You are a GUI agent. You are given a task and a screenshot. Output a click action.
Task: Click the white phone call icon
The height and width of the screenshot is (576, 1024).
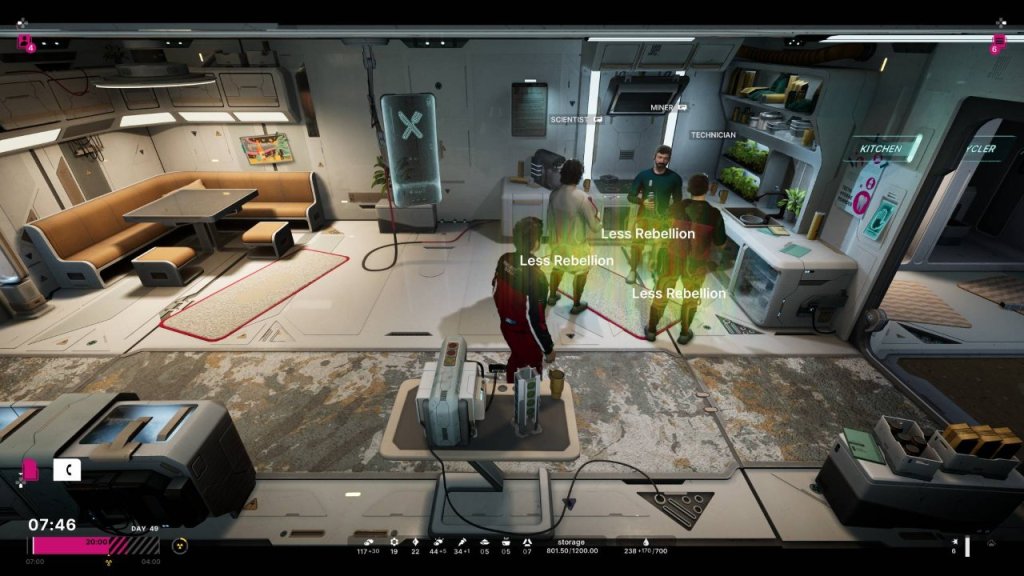click(67, 468)
